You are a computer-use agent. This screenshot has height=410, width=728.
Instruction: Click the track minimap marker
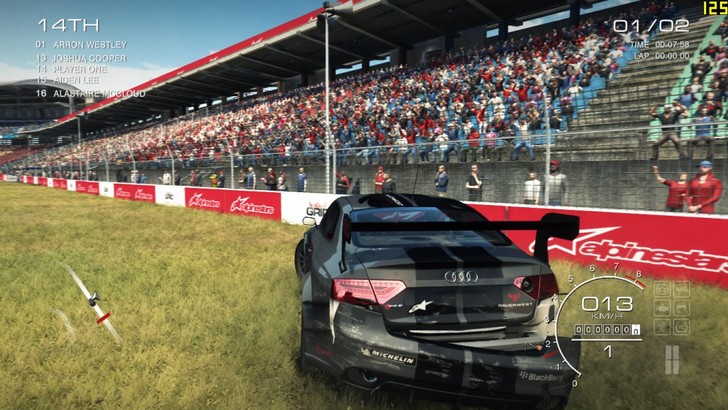pos(93,298)
